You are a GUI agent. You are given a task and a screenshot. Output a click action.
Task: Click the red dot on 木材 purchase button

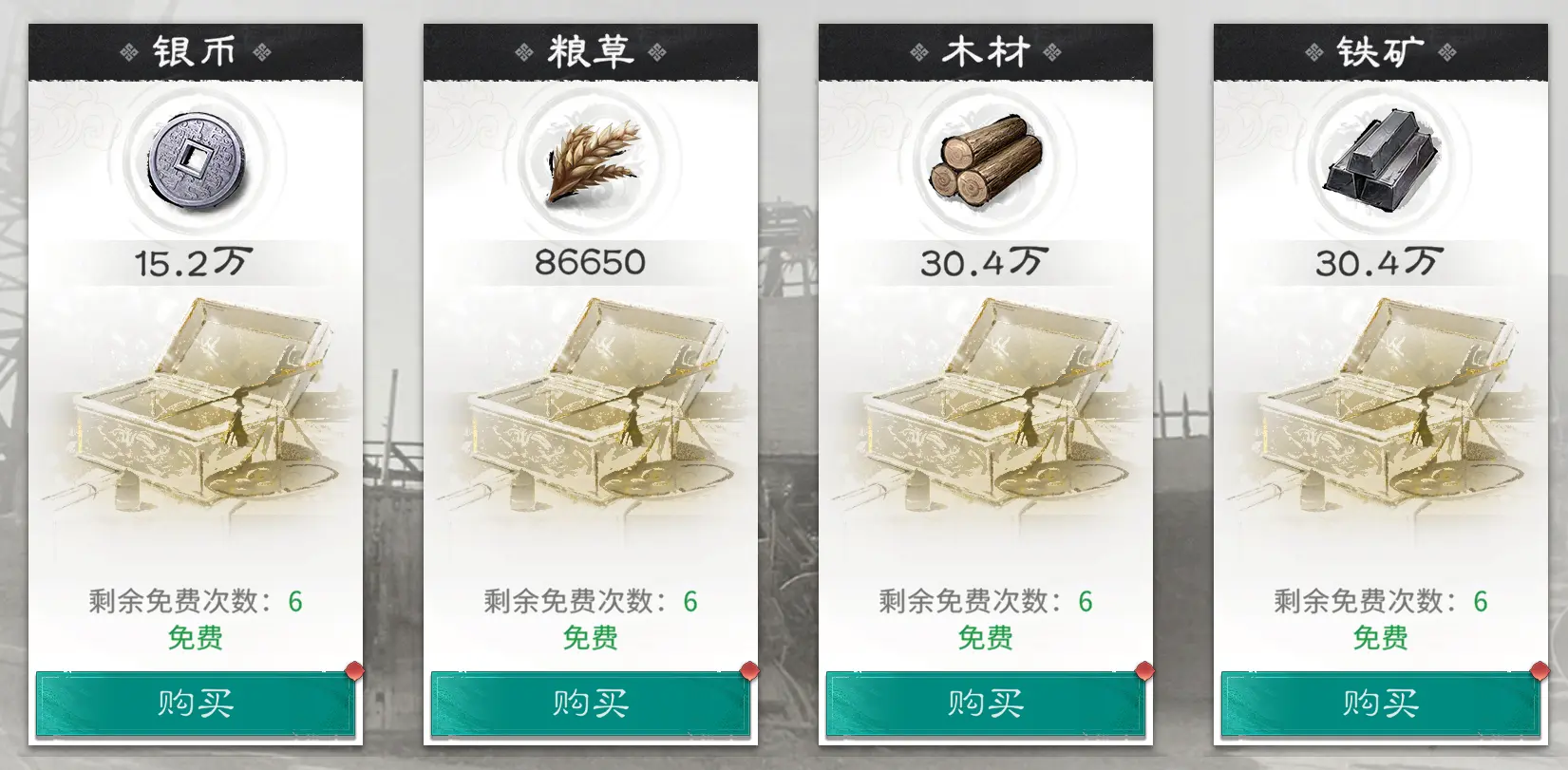pos(1143,669)
